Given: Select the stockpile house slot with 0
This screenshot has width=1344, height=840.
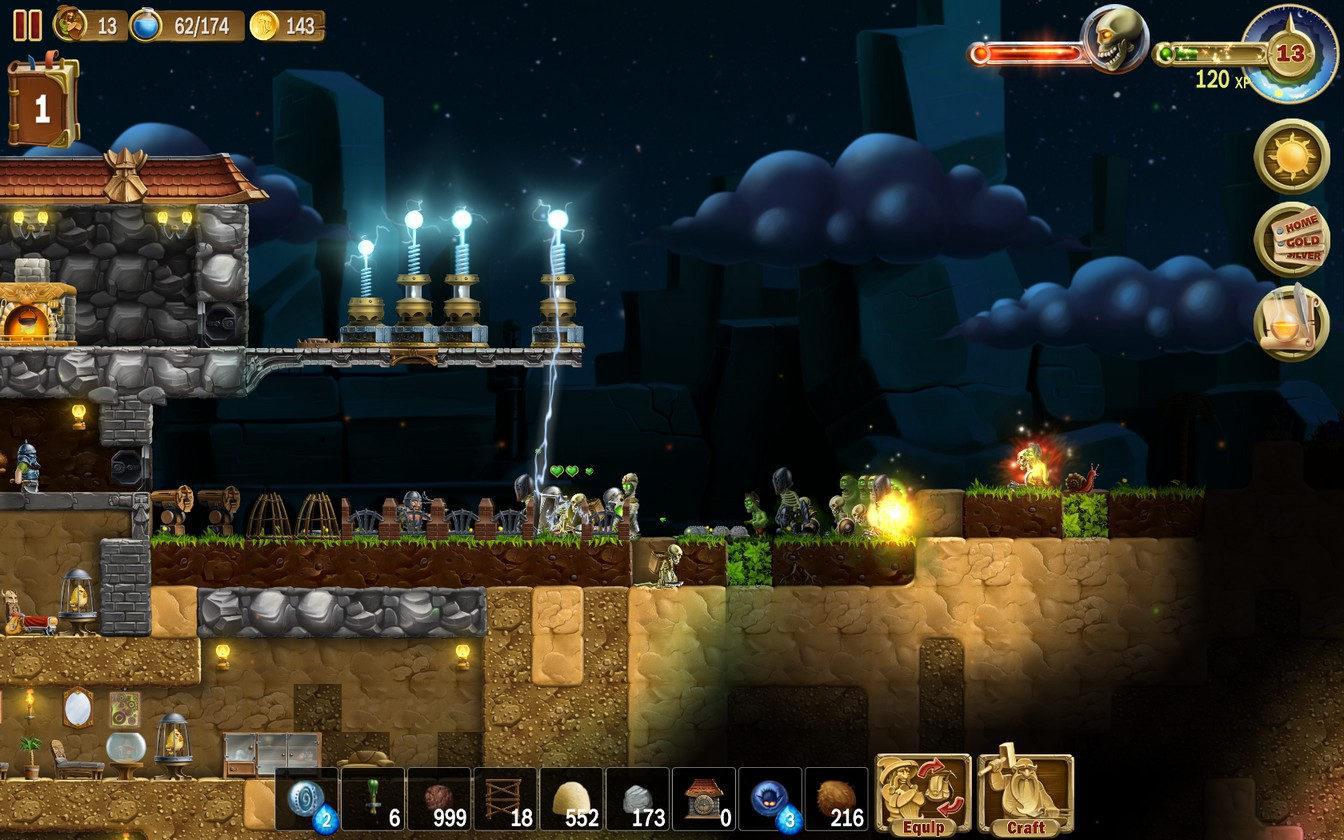Looking at the screenshot, I should click(703, 799).
